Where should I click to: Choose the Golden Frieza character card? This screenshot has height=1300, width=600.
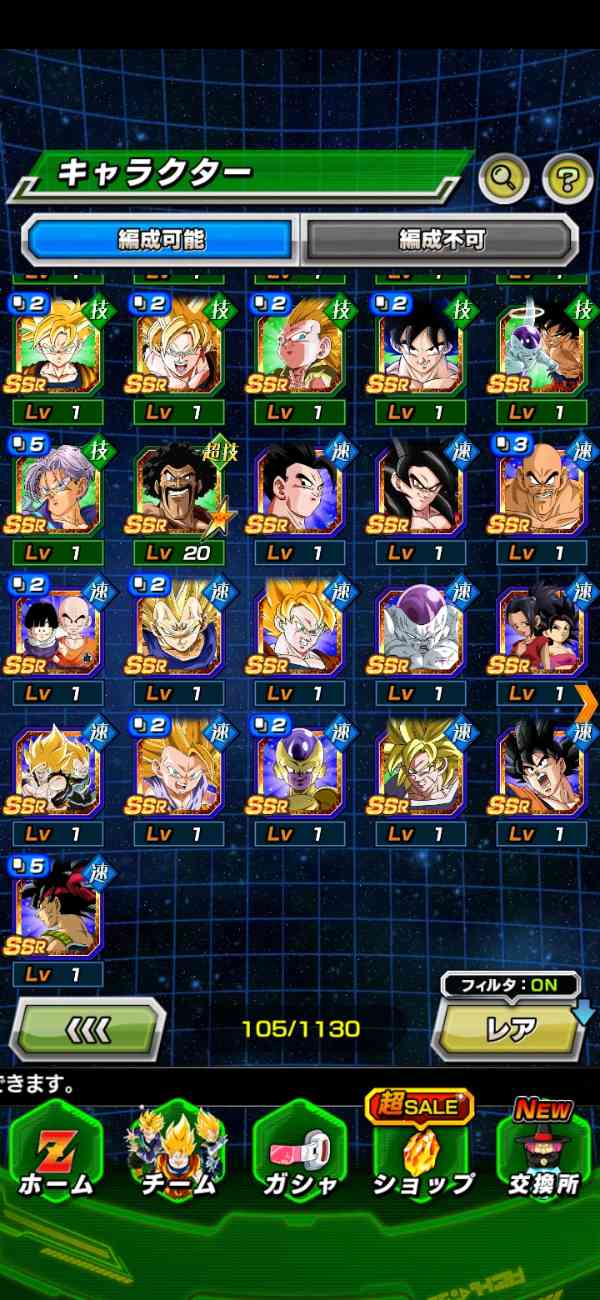[x=300, y=772]
